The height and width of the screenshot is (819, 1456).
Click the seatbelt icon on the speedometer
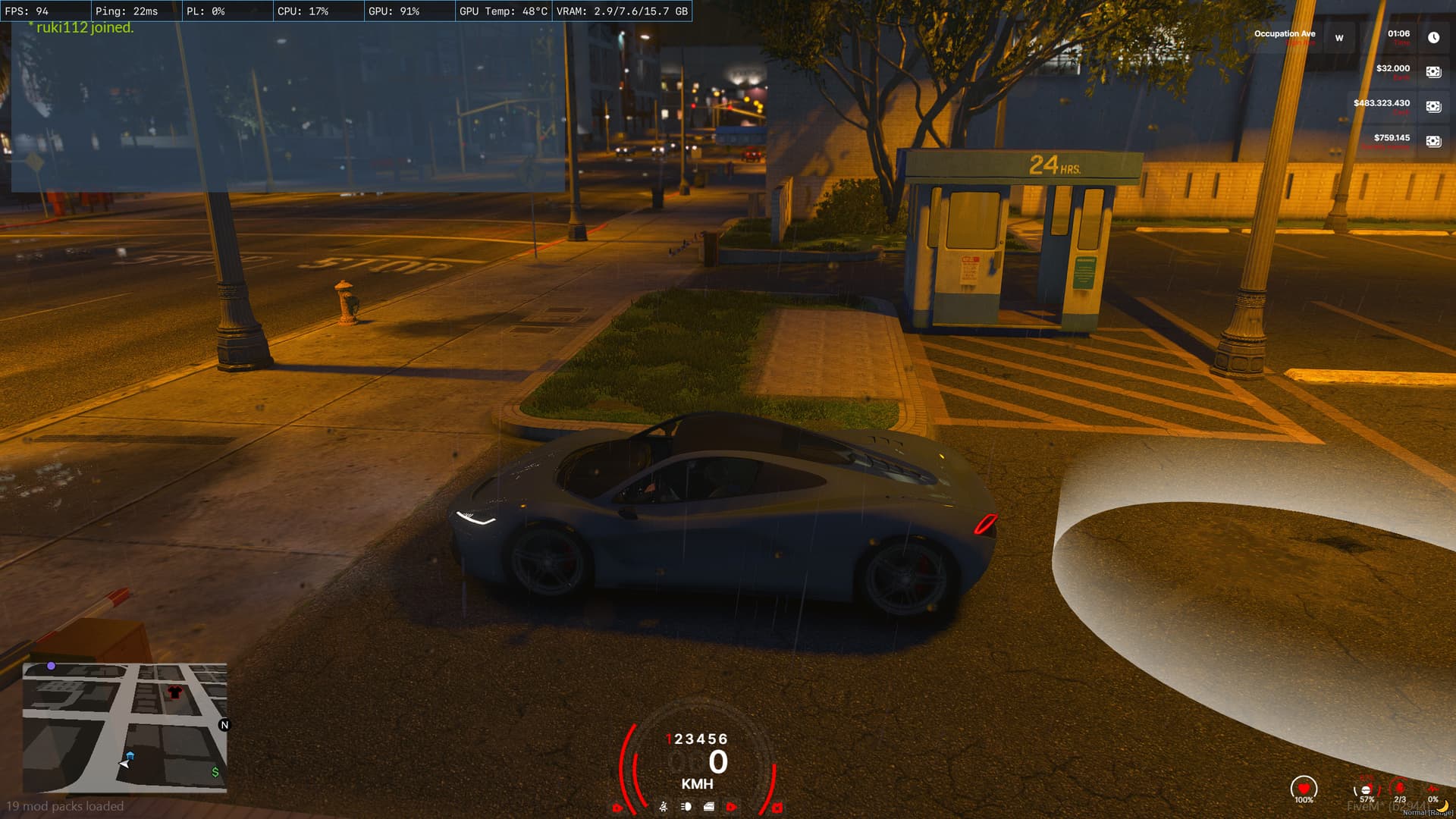pos(664,807)
